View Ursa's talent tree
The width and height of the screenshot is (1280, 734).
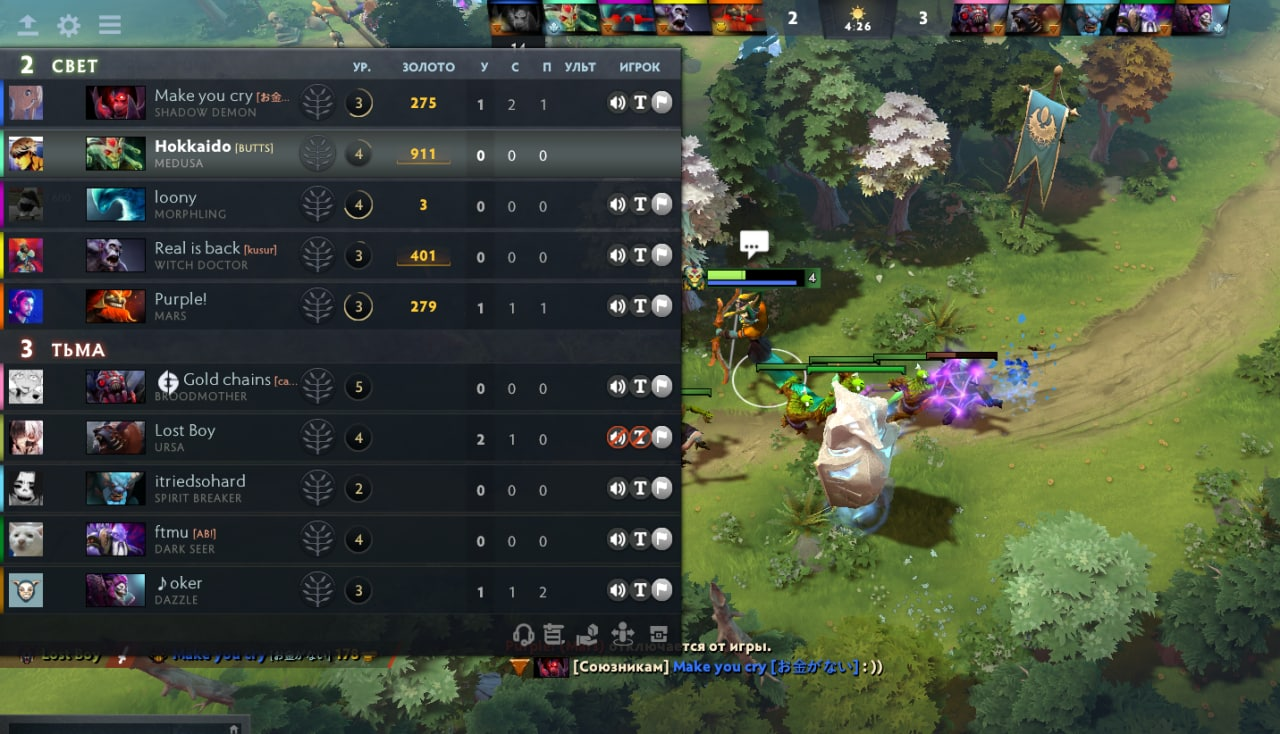point(318,438)
